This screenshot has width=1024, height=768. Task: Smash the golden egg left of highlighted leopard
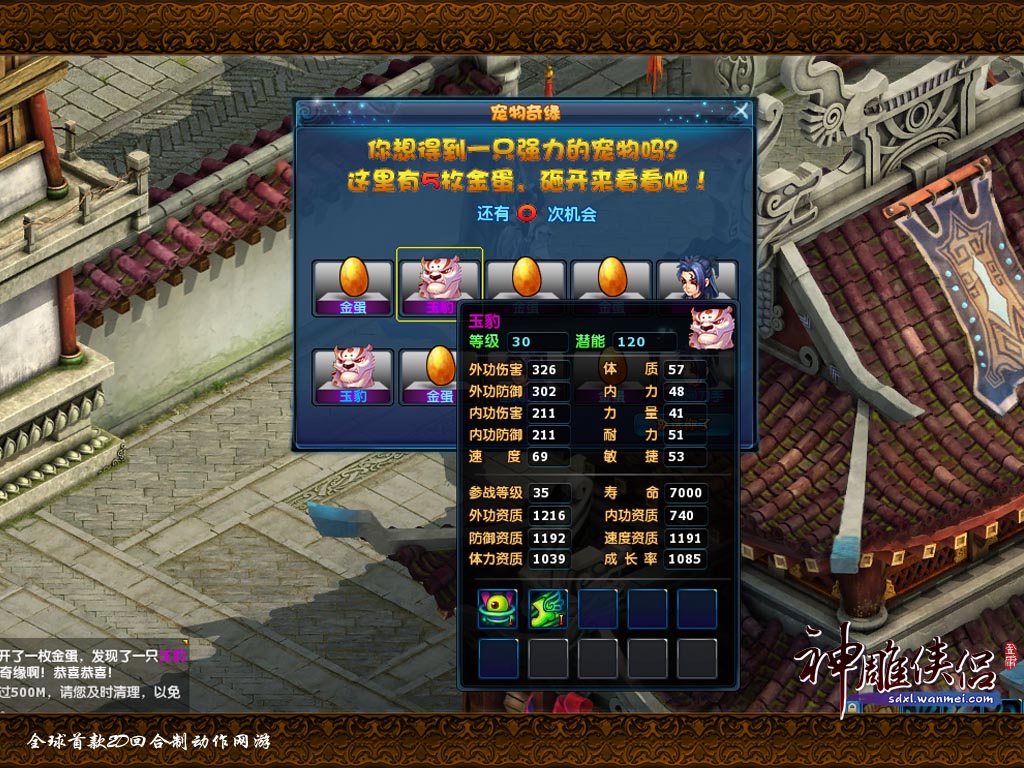[x=352, y=286]
